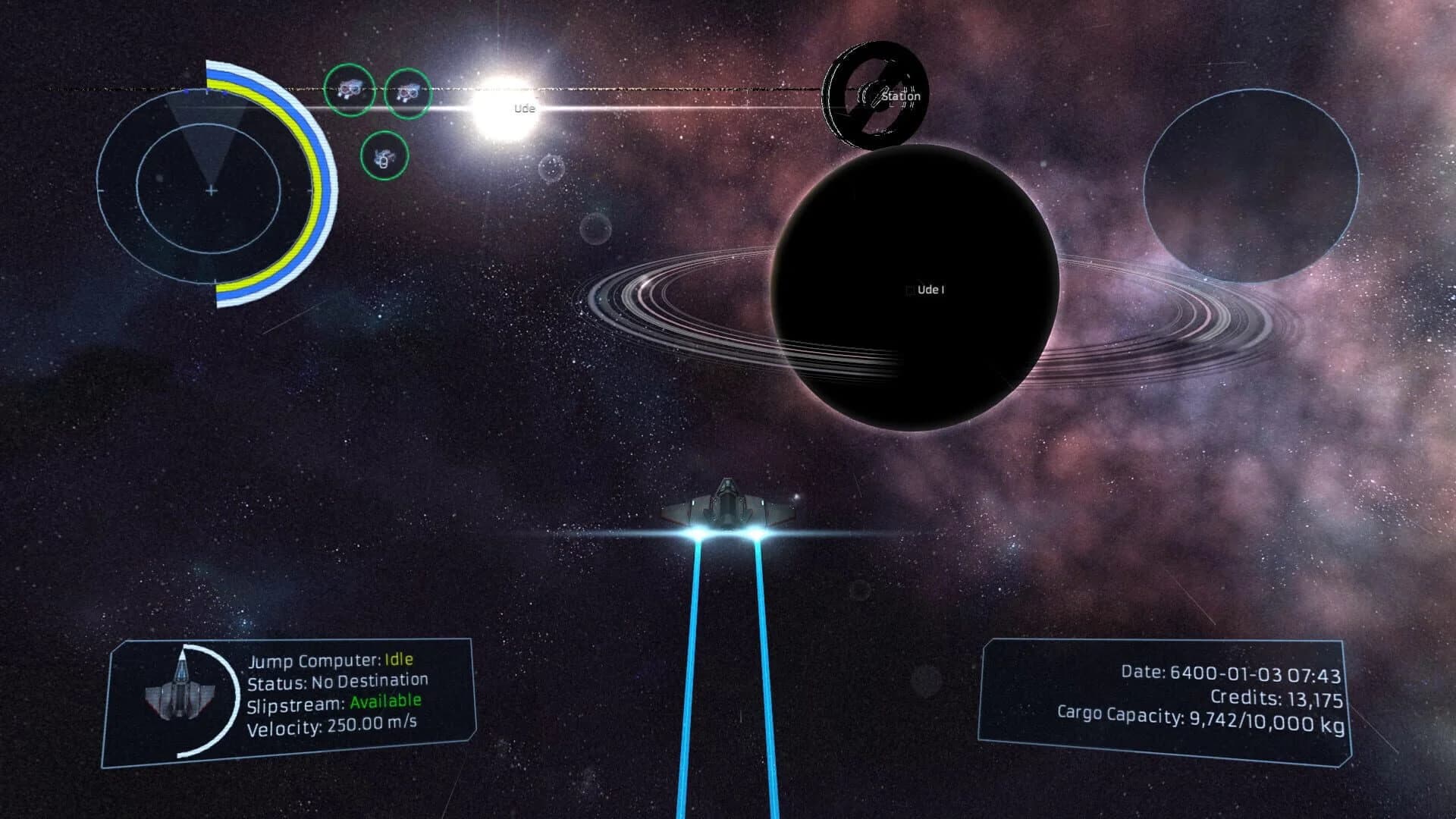Select the Ude star marker

point(523,108)
